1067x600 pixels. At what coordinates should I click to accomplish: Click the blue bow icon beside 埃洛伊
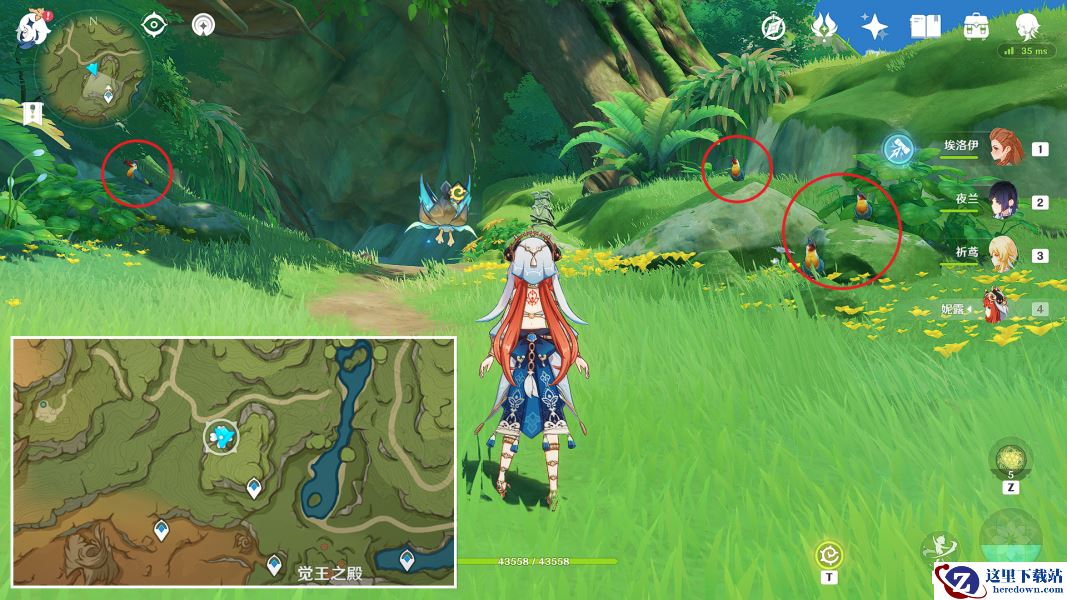(x=898, y=150)
